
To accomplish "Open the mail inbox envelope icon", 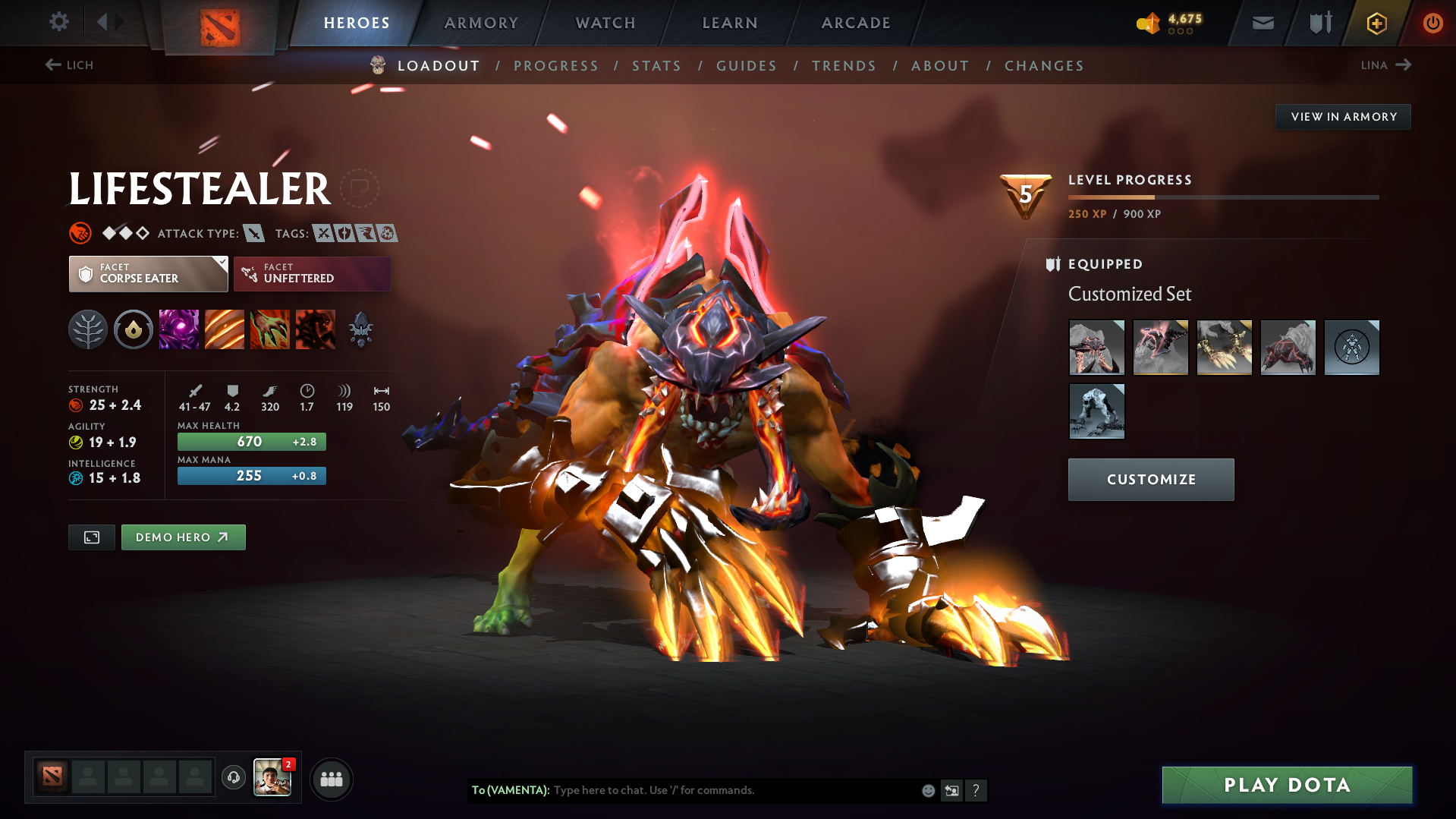I will [1263, 23].
